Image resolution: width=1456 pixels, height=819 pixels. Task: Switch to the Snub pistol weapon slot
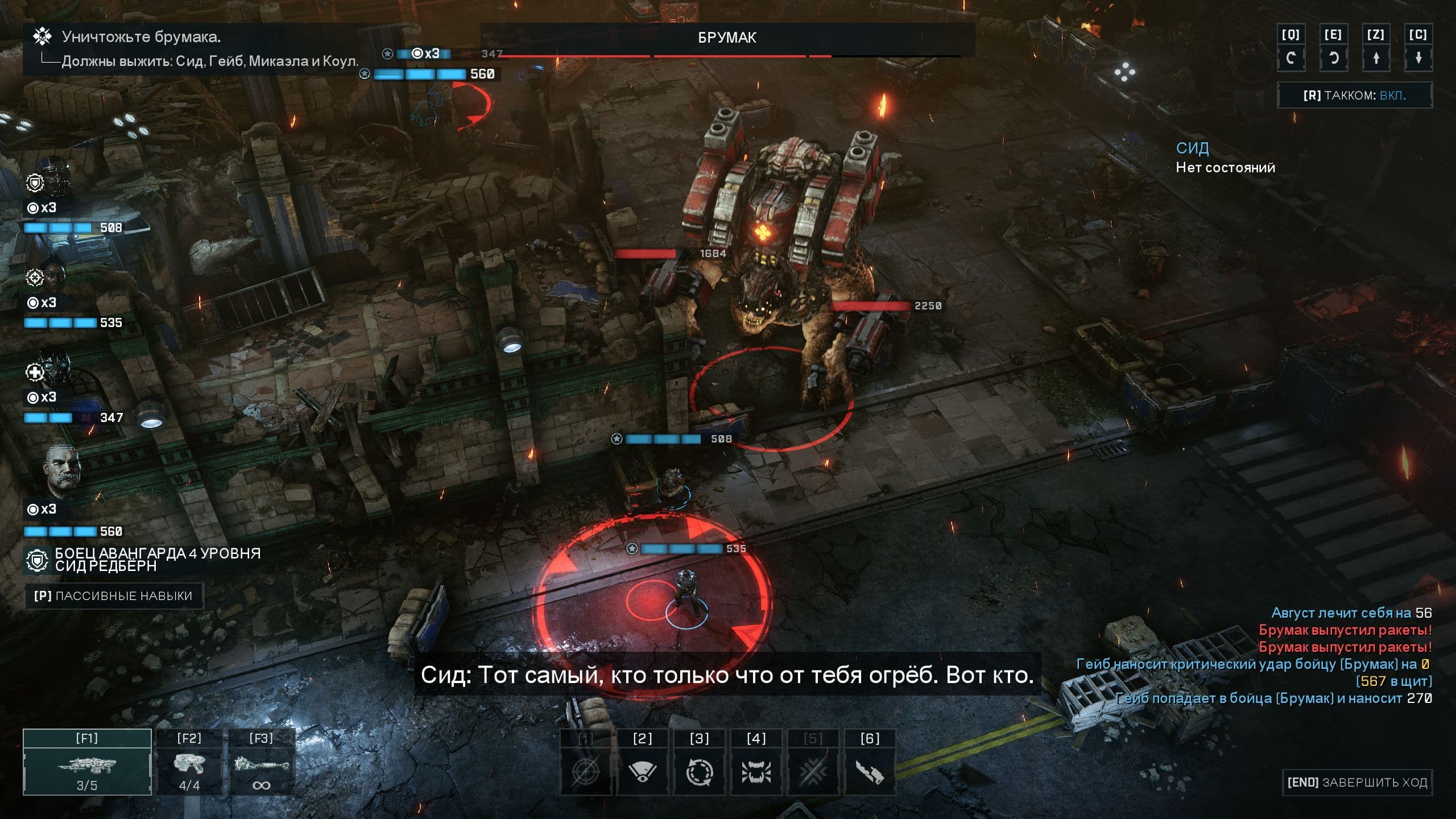click(189, 762)
